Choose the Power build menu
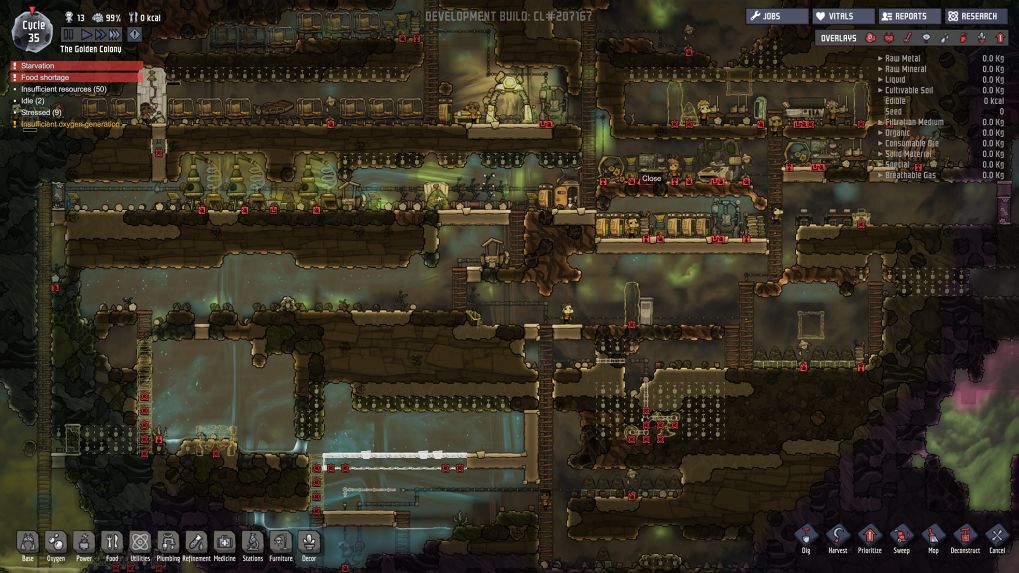Image resolution: width=1019 pixels, height=573 pixels. [x=84, y=545]
